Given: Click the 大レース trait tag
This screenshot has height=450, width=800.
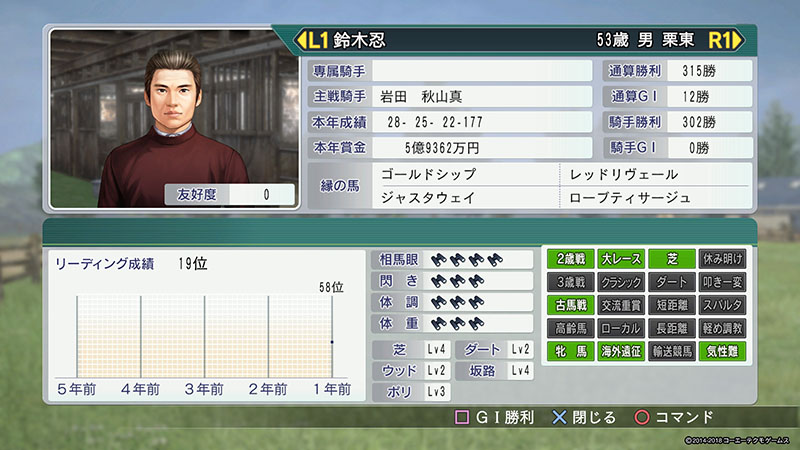Looking at the screenshot, I should pyautogui.click(x=621, y=259).
